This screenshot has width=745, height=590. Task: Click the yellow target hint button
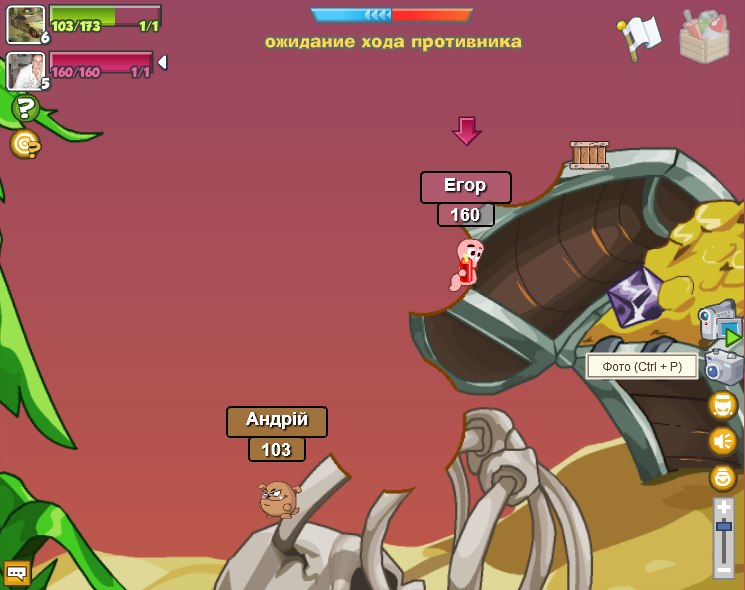pyautogui.click(x=25, y=144)
